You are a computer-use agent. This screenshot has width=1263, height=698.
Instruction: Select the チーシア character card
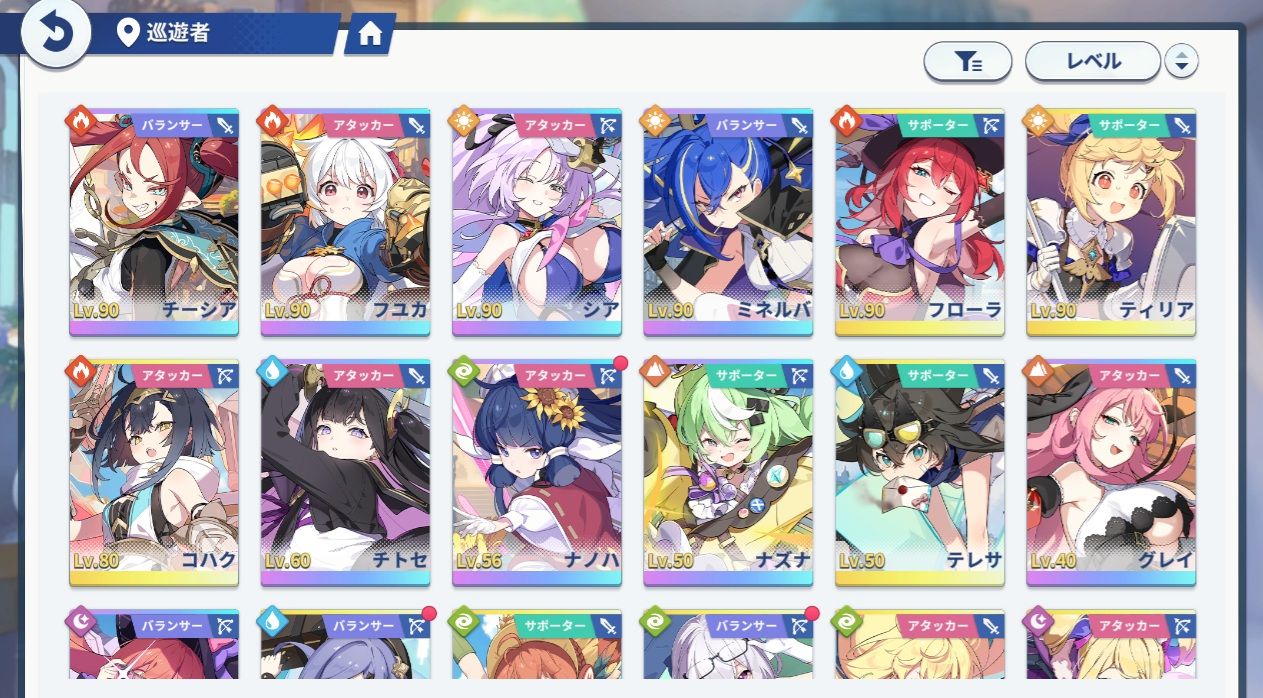pos(154,220)
